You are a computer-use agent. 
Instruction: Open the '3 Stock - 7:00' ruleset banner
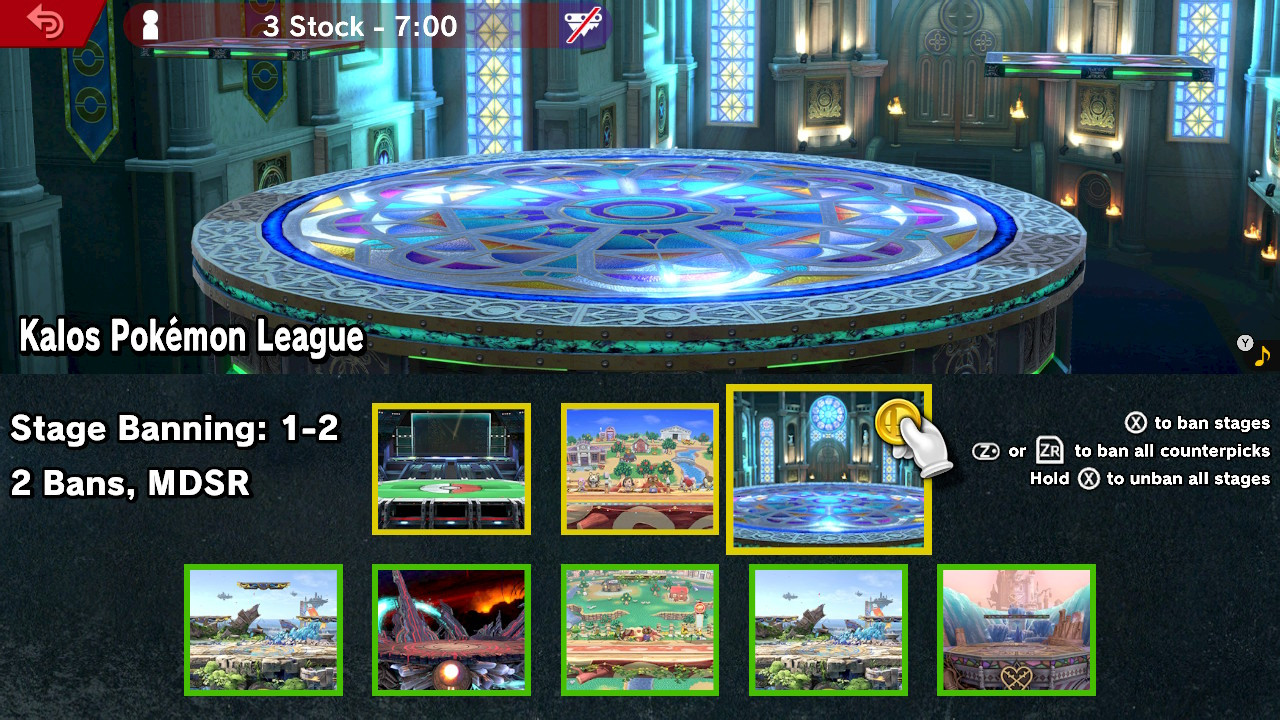(x=360, y=27)
